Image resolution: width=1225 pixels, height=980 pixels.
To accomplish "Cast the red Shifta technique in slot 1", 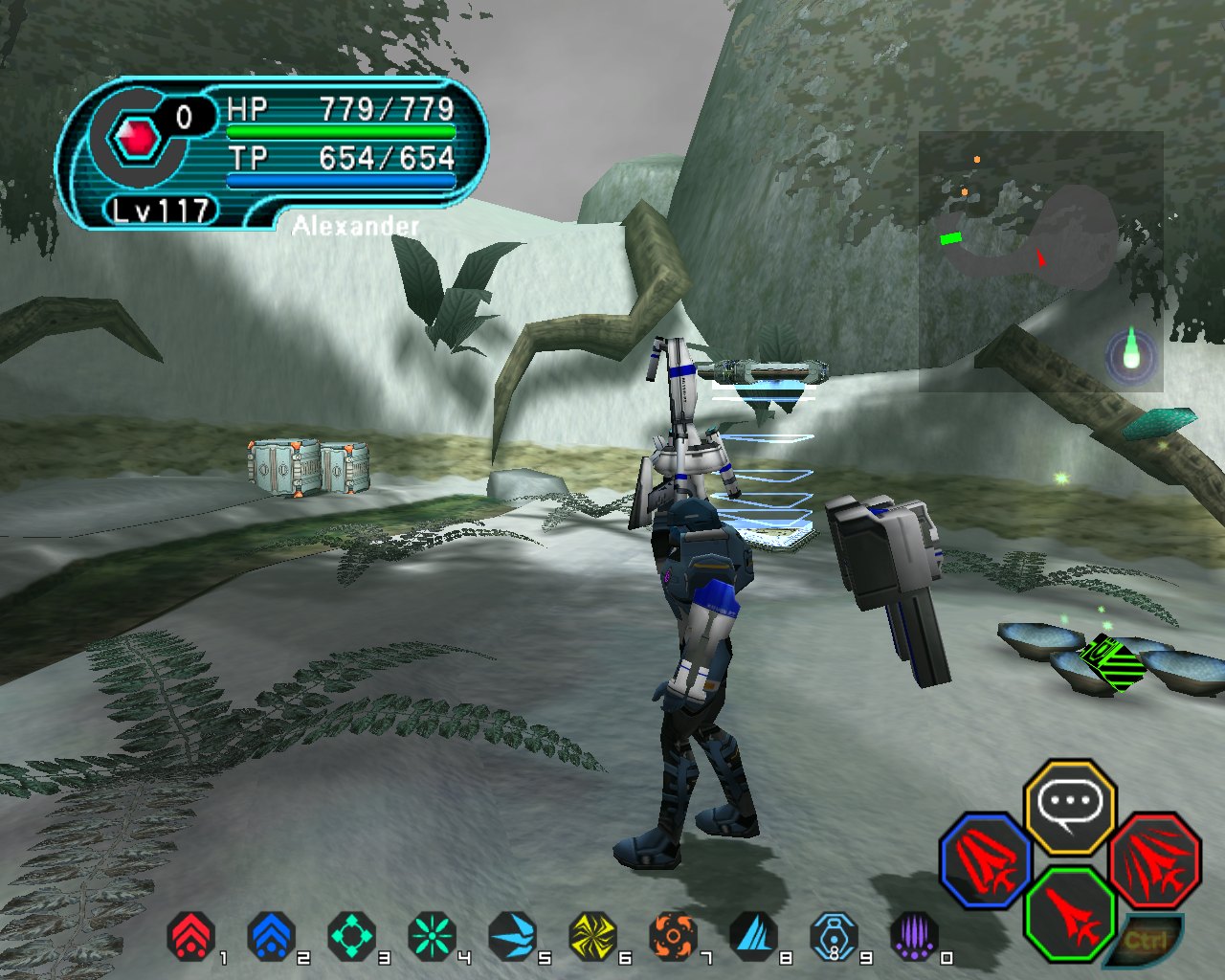I will (x=191, y=936).
